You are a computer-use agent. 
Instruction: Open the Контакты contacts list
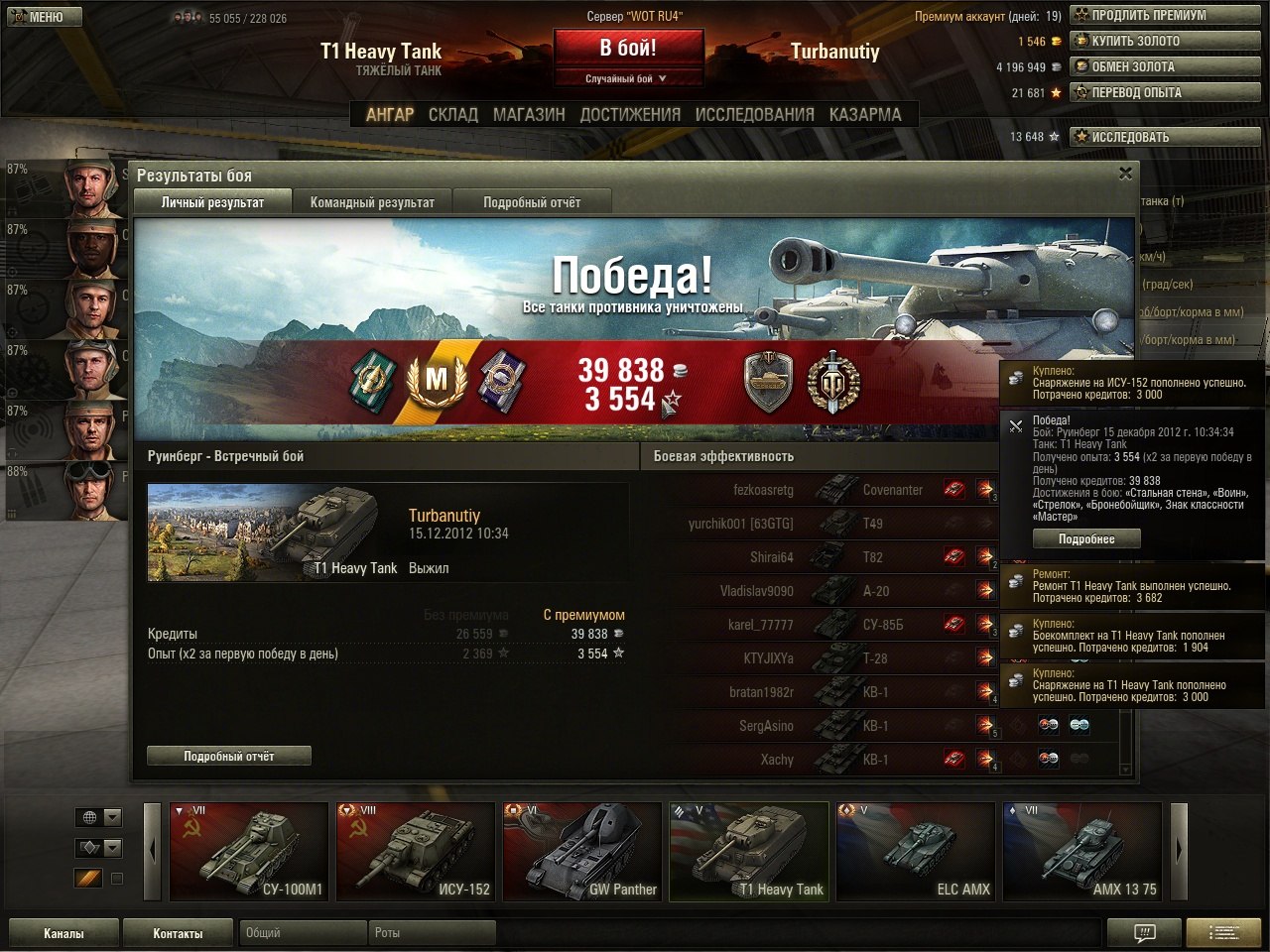pos(178,933)
